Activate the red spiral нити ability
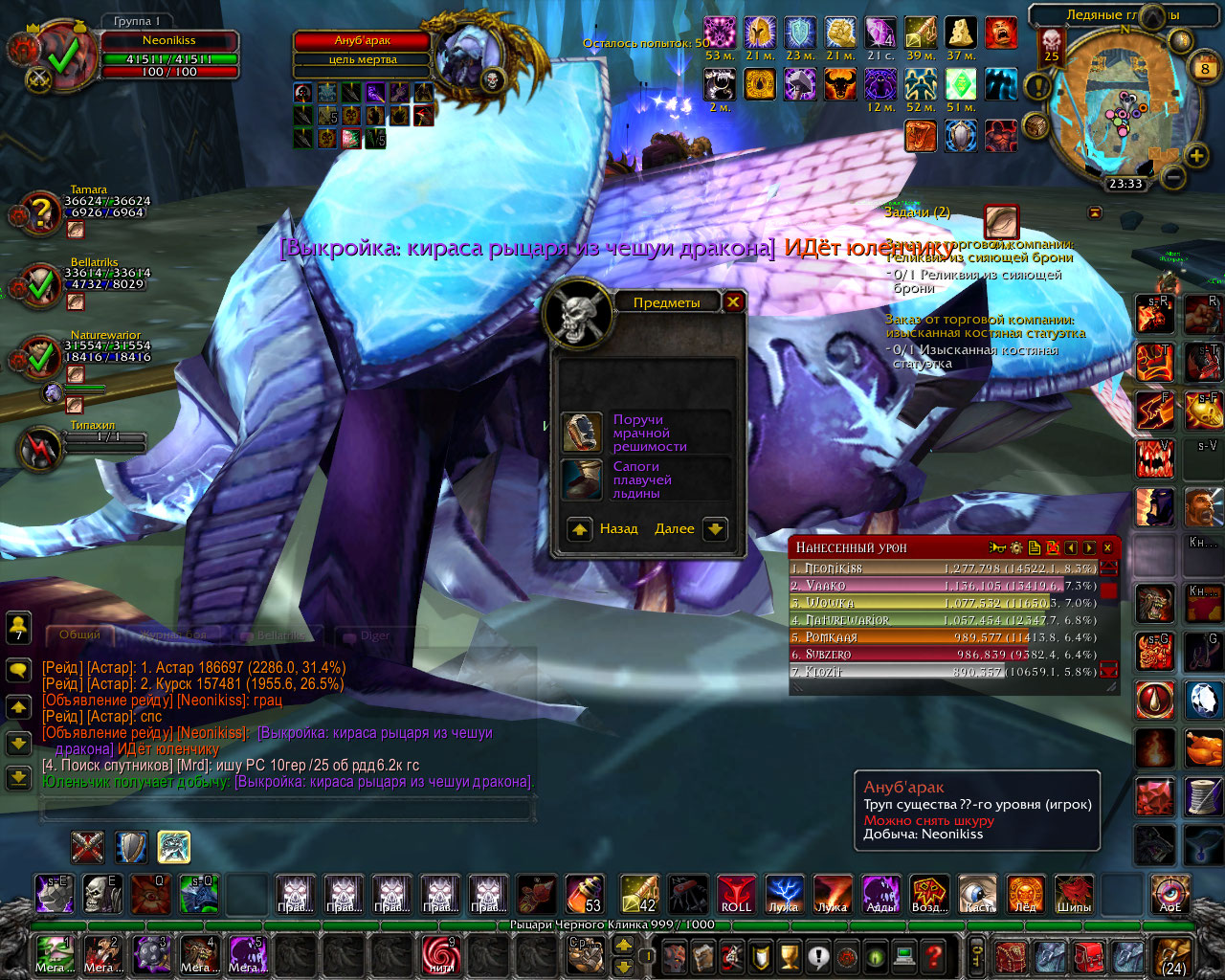1225x980 pixels. (x=440, y=955)
